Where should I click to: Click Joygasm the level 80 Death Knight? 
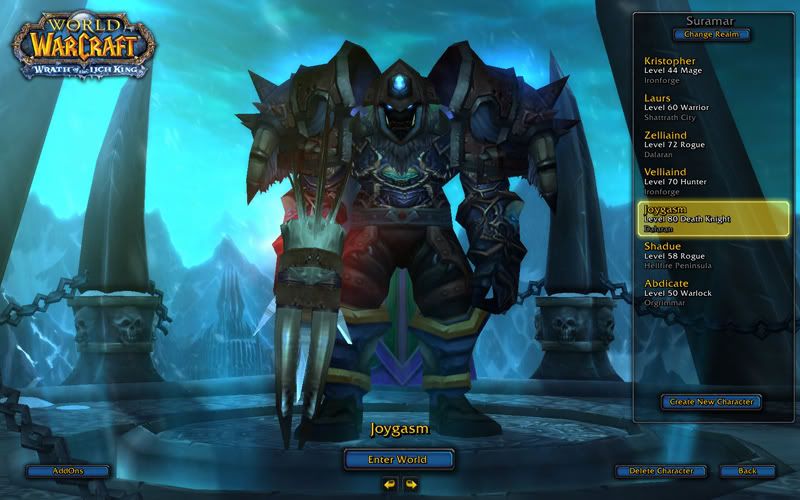712,219
